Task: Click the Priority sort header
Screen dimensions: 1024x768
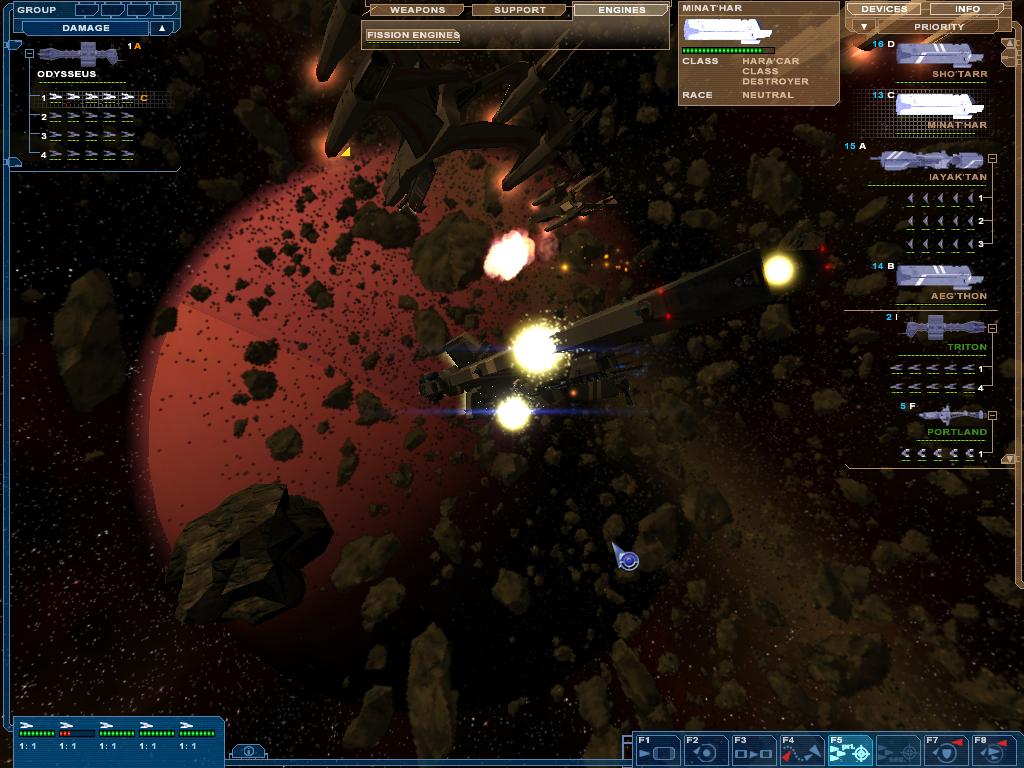Action: tap(938, 27)
